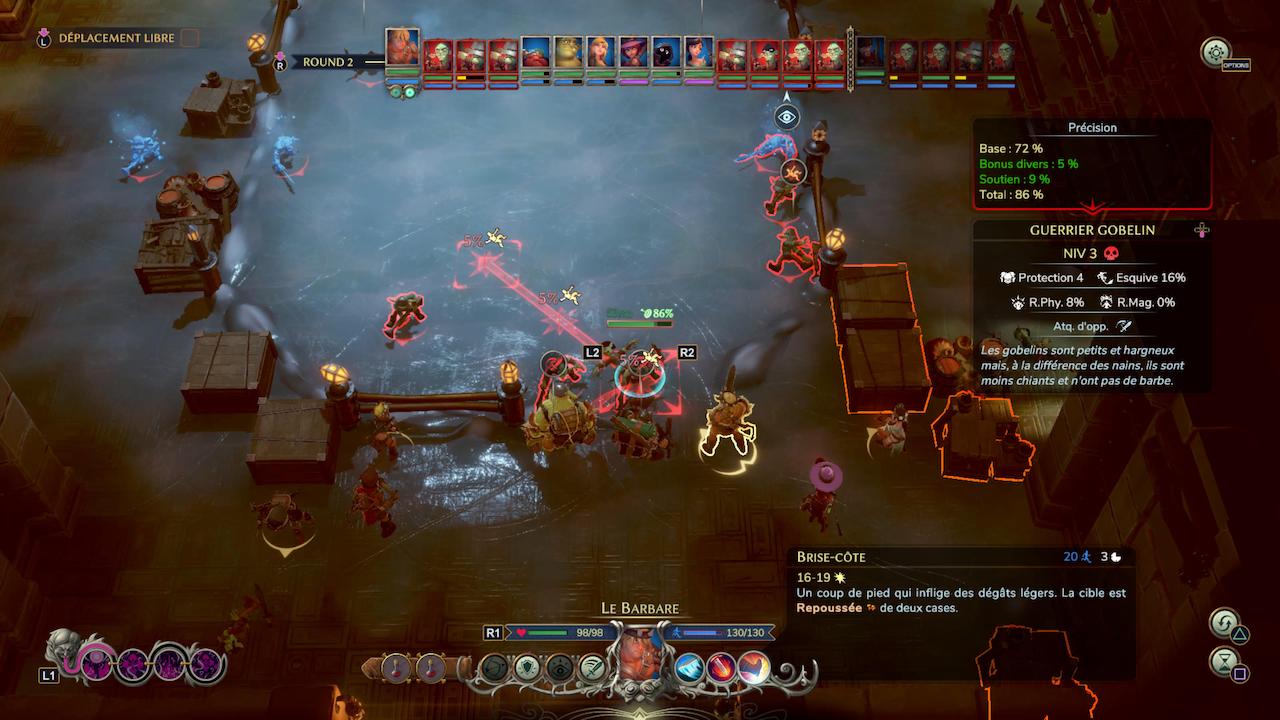Screen dimensions: 1280x720
Task: Activate the leftmost purple demon power orb
Action: tap(98, 664)
